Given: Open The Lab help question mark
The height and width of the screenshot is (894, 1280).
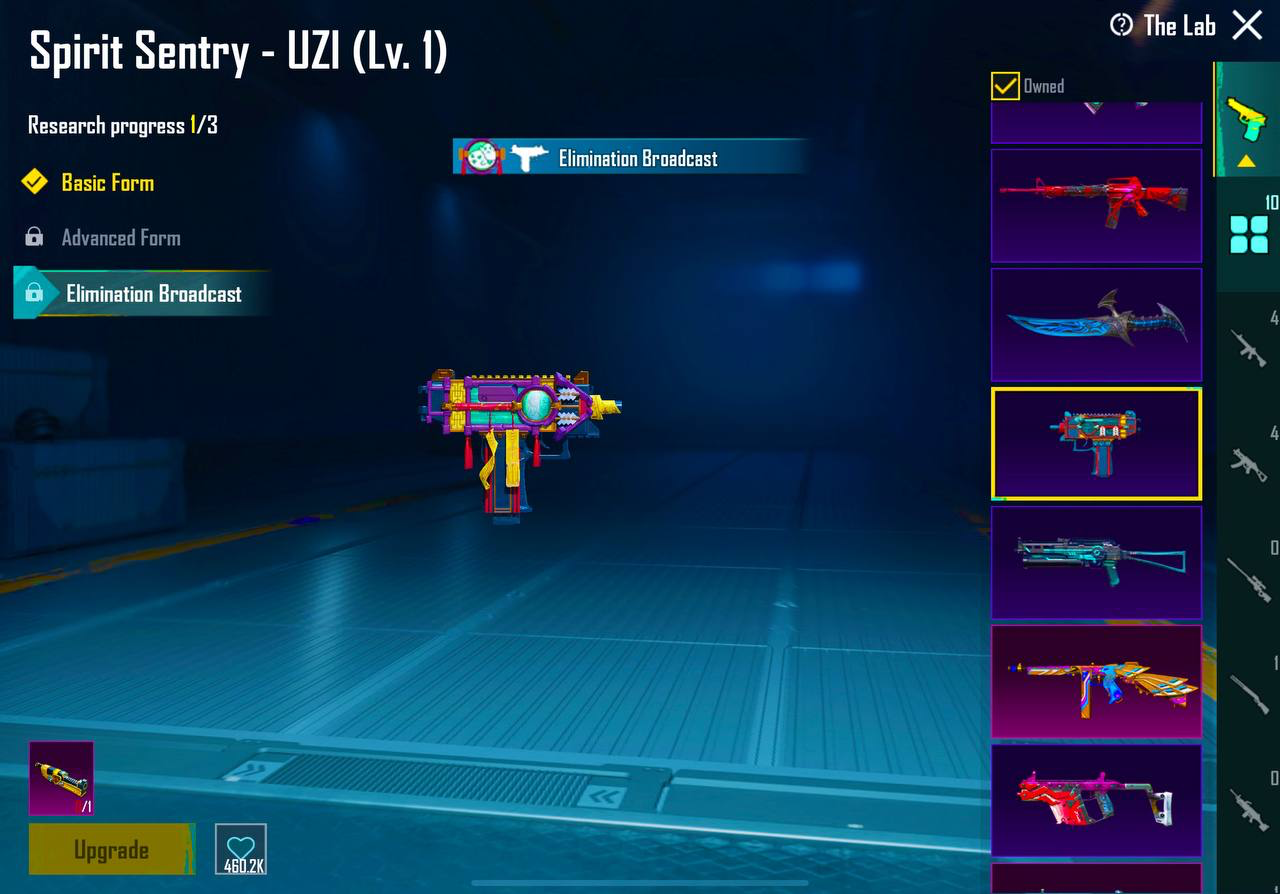Looking at the screenshot, I should [x=1122, y=25].
